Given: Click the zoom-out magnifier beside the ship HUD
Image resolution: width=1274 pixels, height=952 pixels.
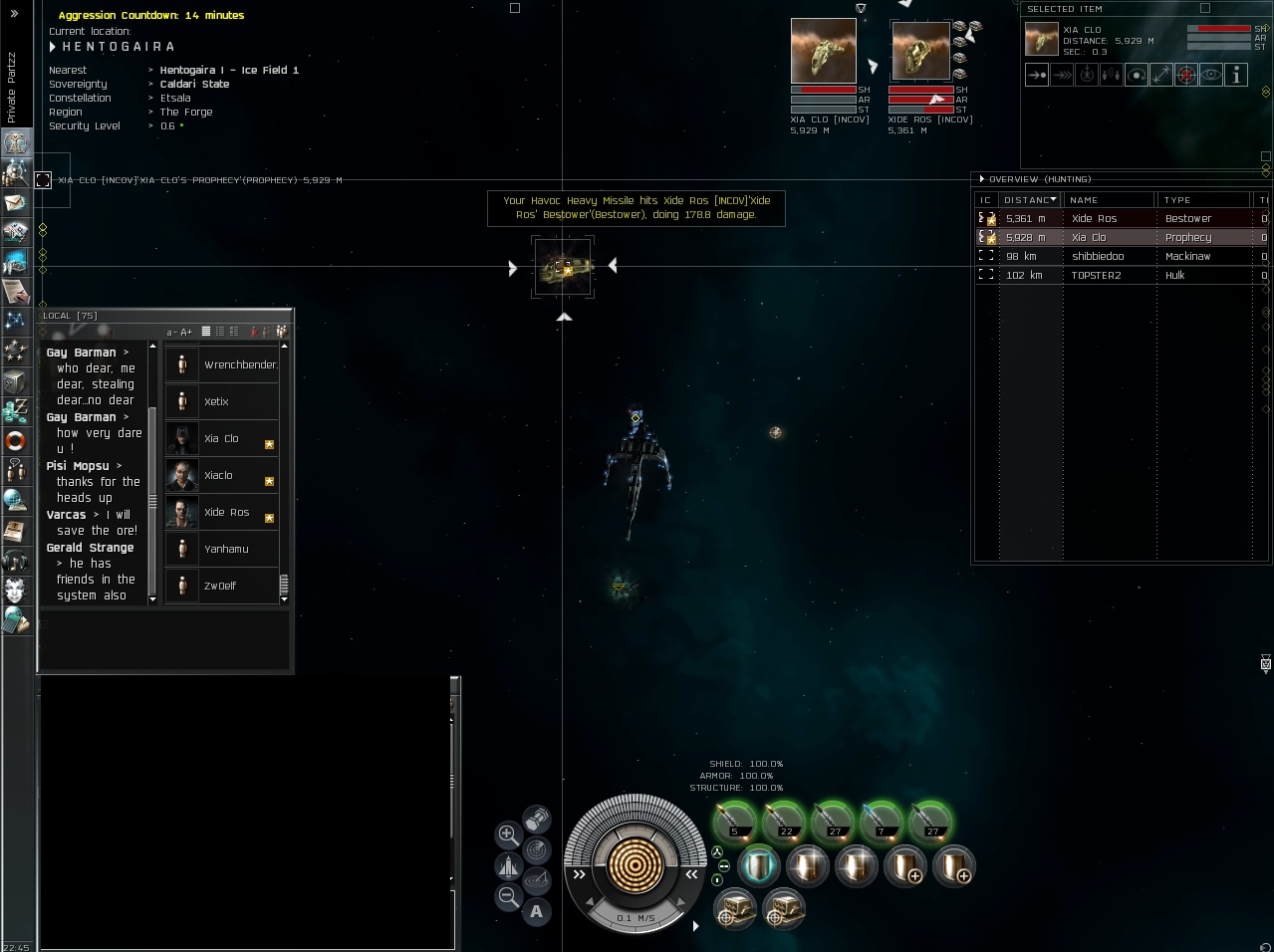Looking at the screenshot, I should [508, 896].
